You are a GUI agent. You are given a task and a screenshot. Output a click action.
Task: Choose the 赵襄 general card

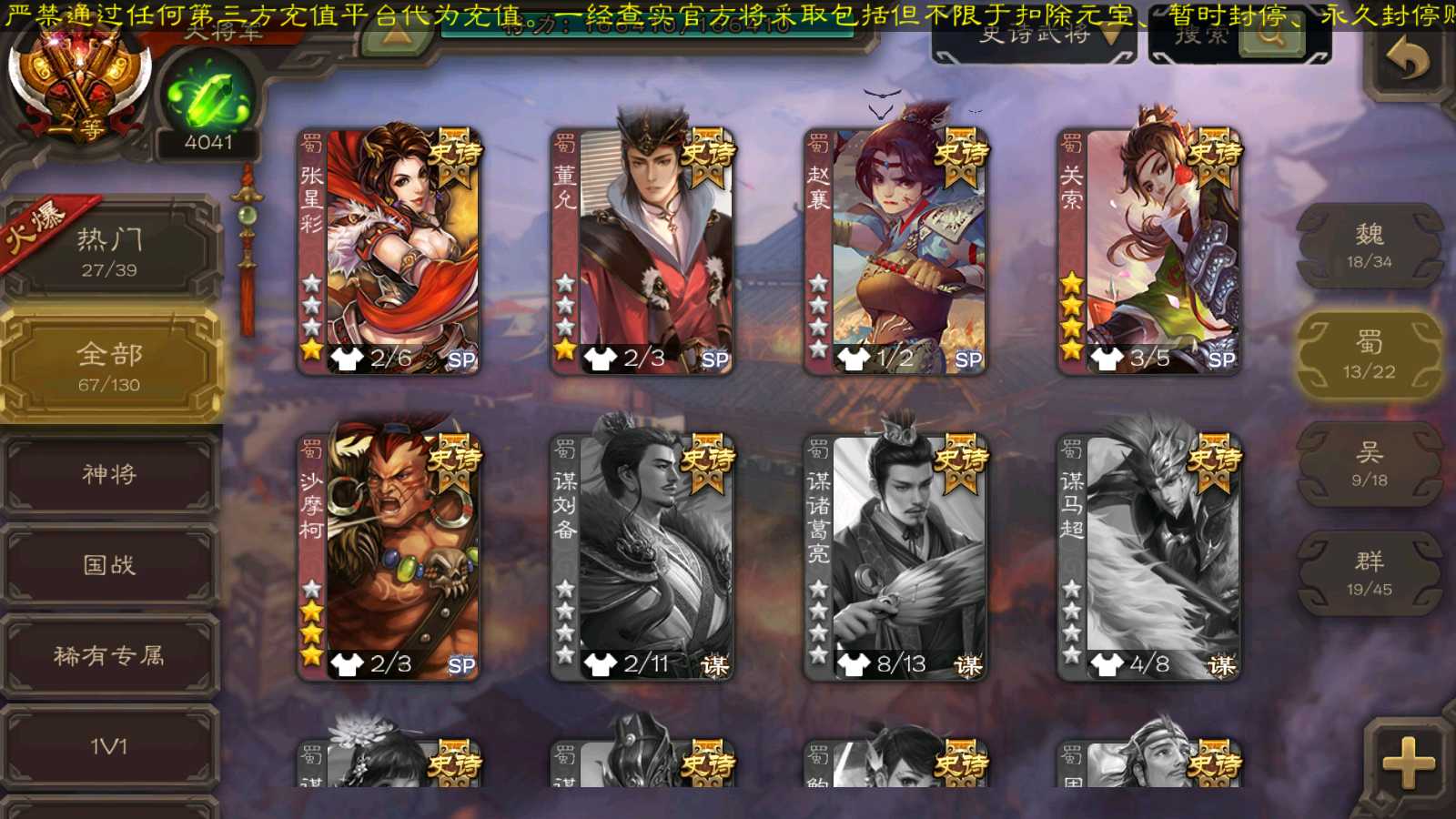[895, 251]
